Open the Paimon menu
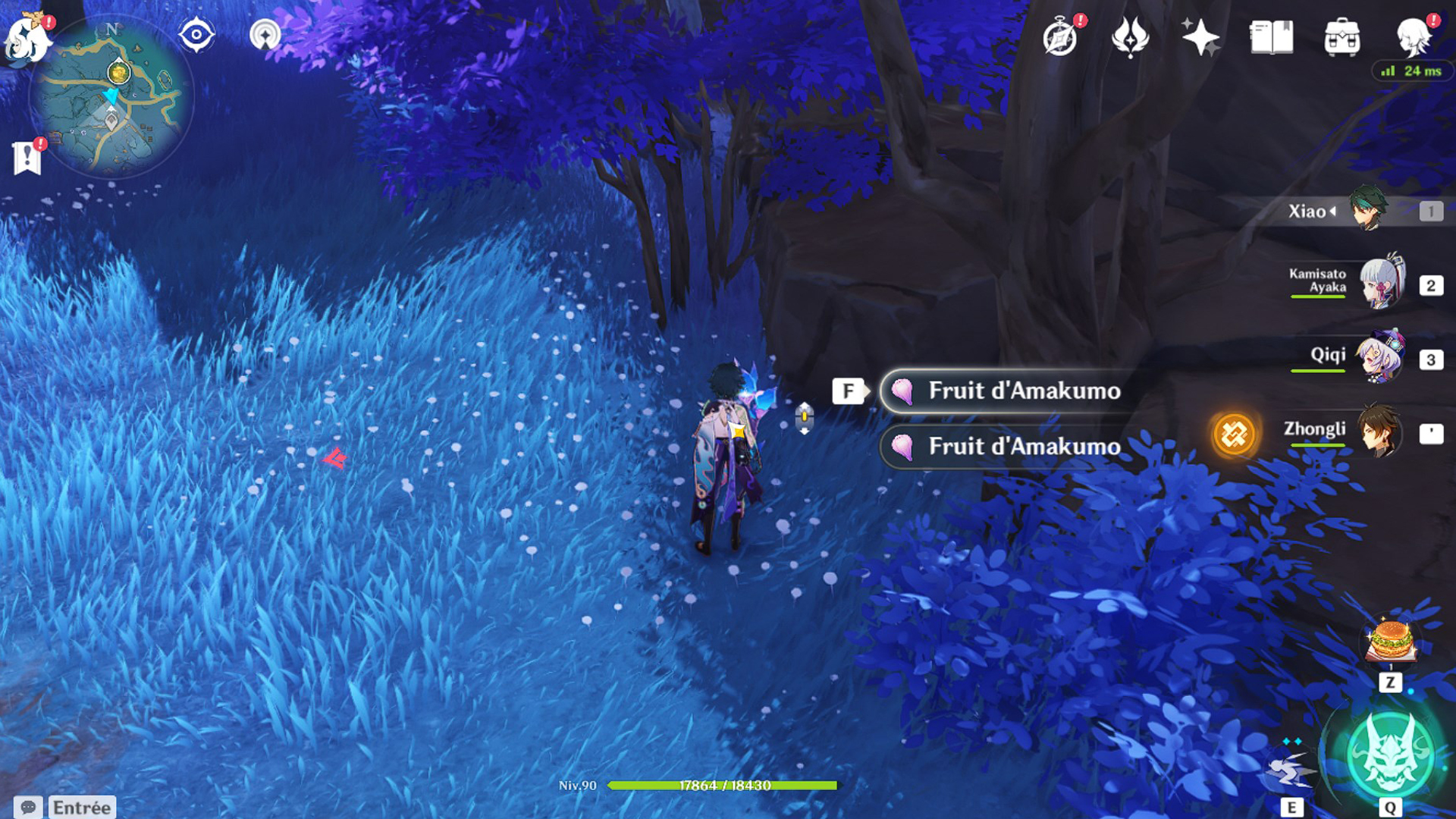Screen dimensions: 1456x819 [x=27, y=38]
